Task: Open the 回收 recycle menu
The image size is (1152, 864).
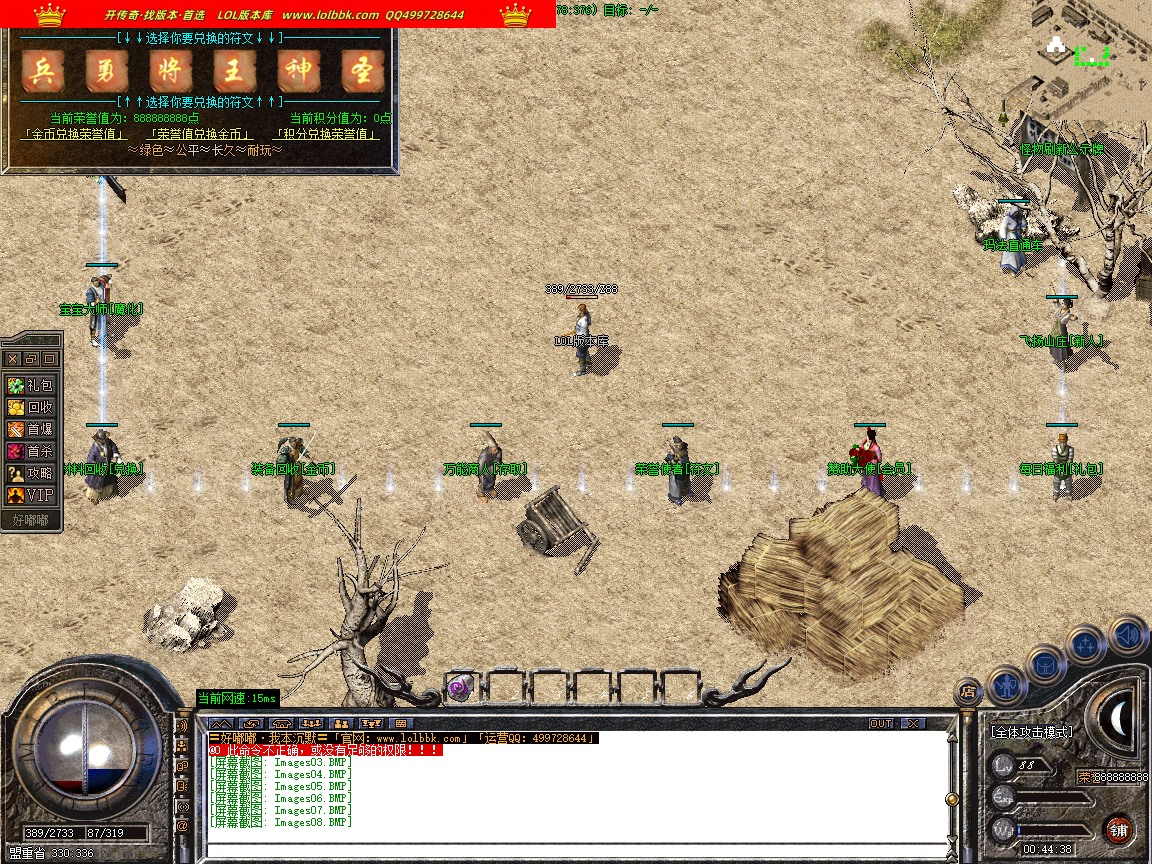Action: click(x=31, y=407)
